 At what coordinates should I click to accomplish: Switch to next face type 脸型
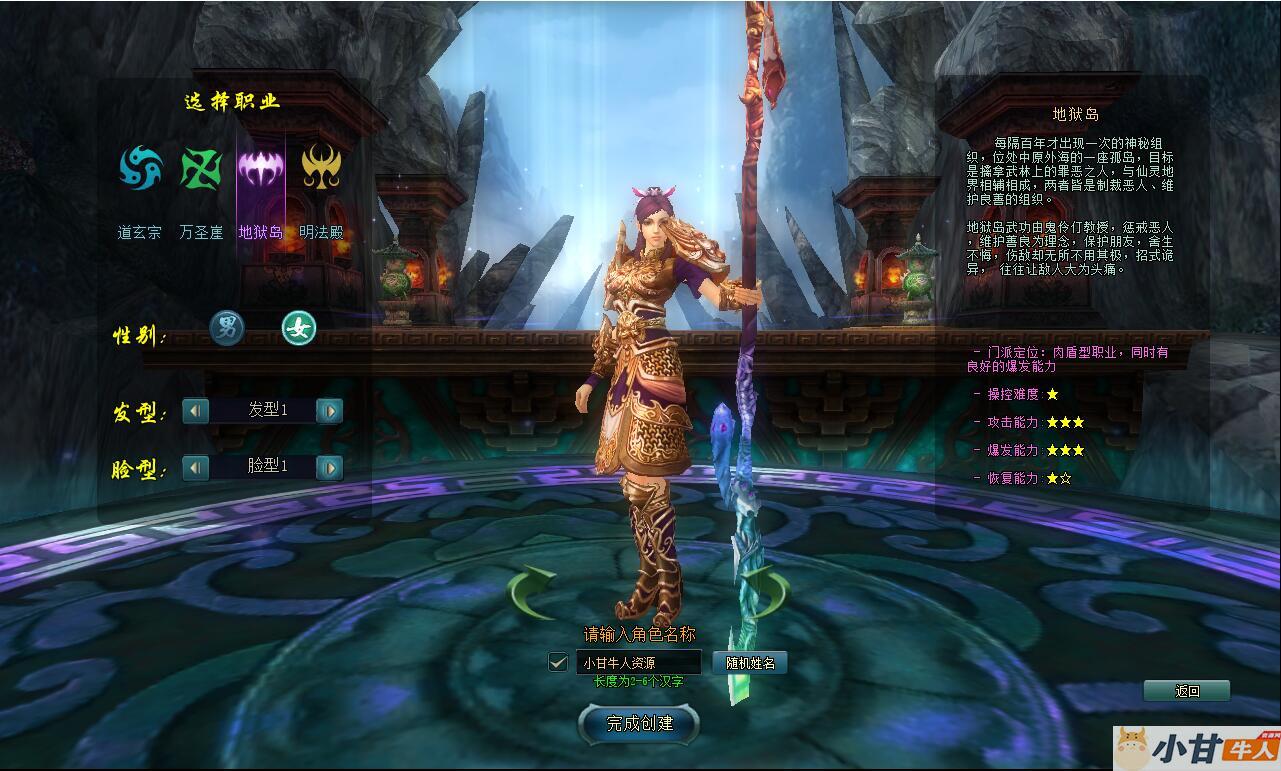point(329,467)
